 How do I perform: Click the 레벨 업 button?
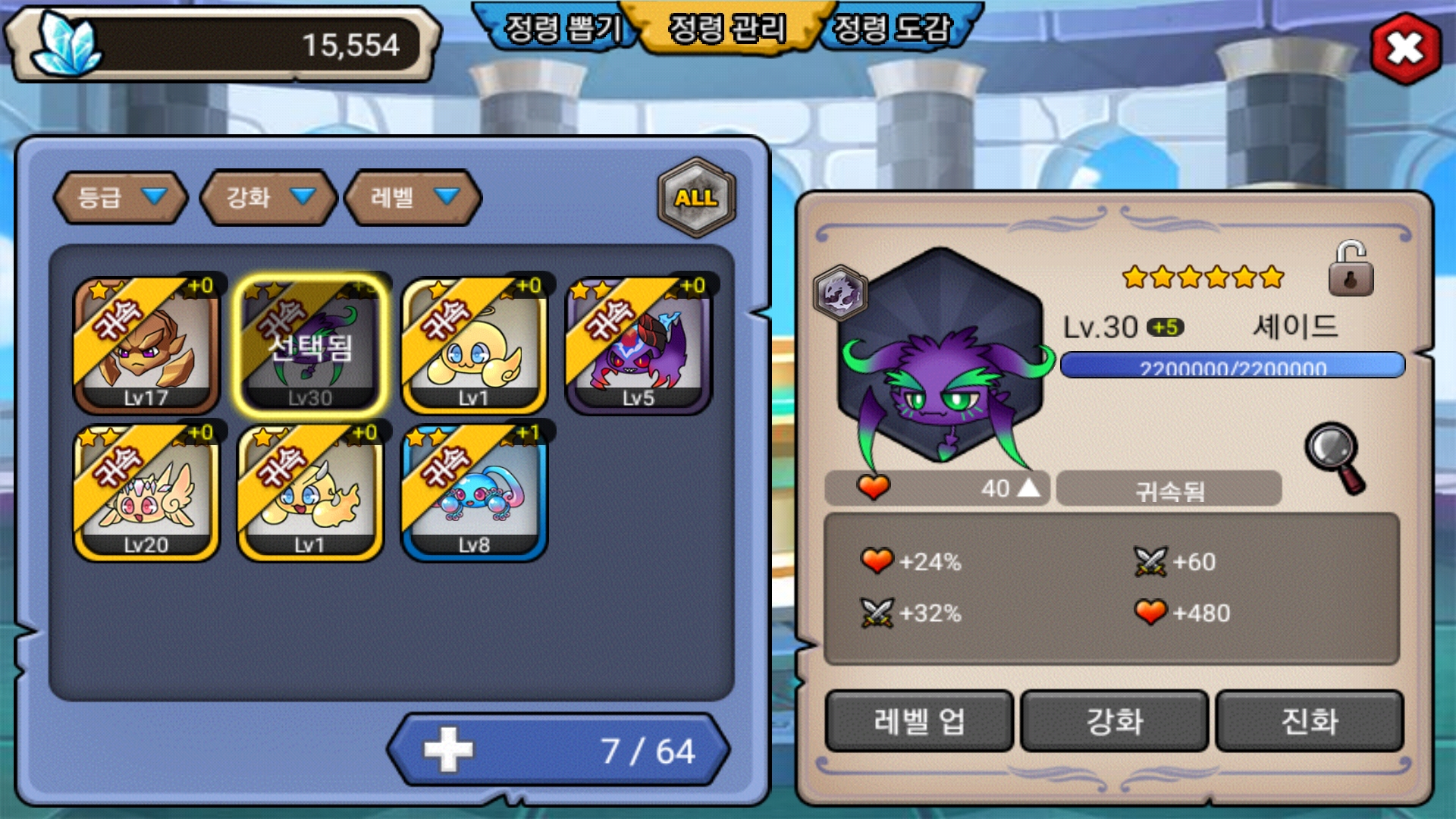919,721
